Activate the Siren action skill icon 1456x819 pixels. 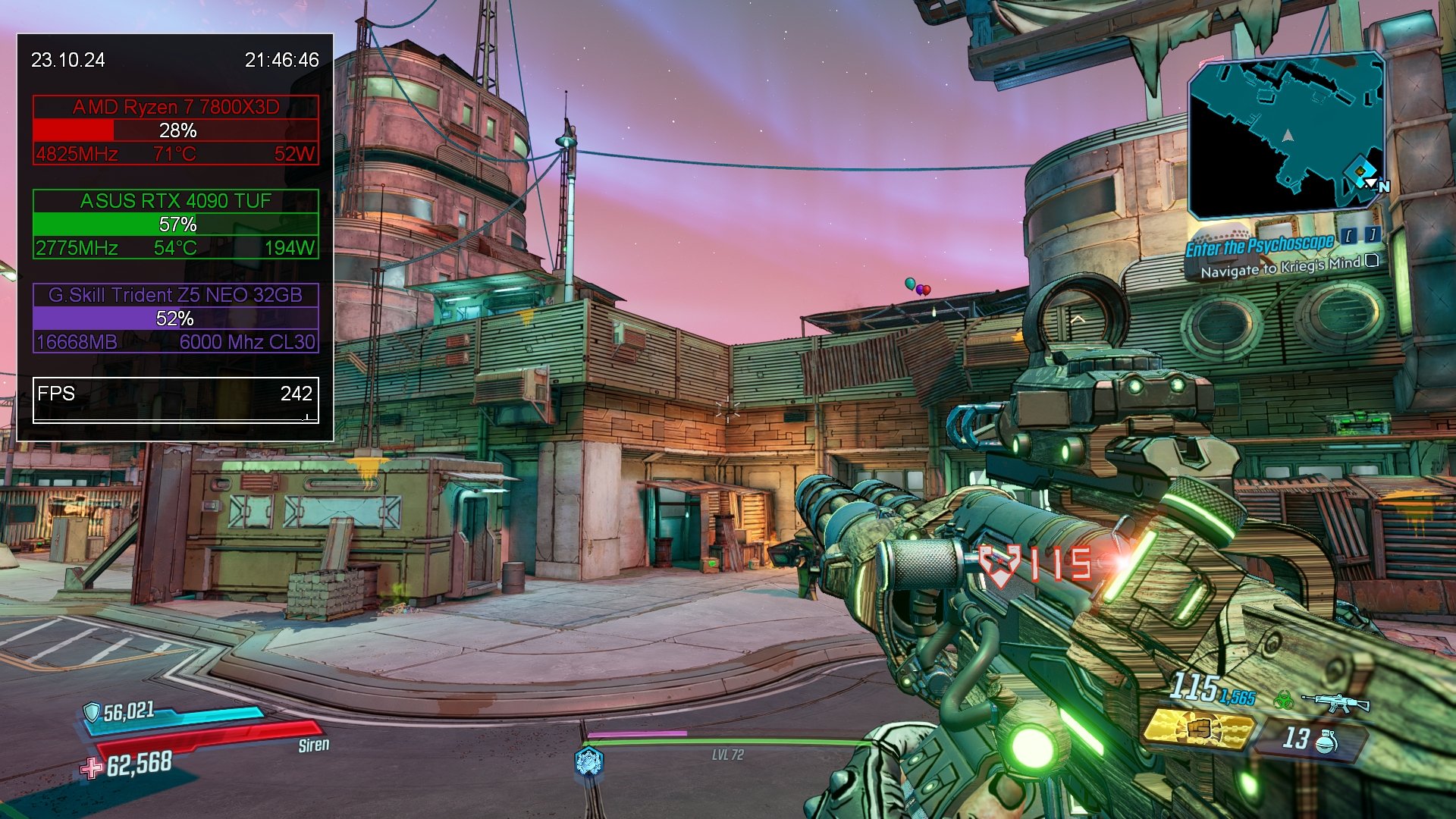coord(588,761)
